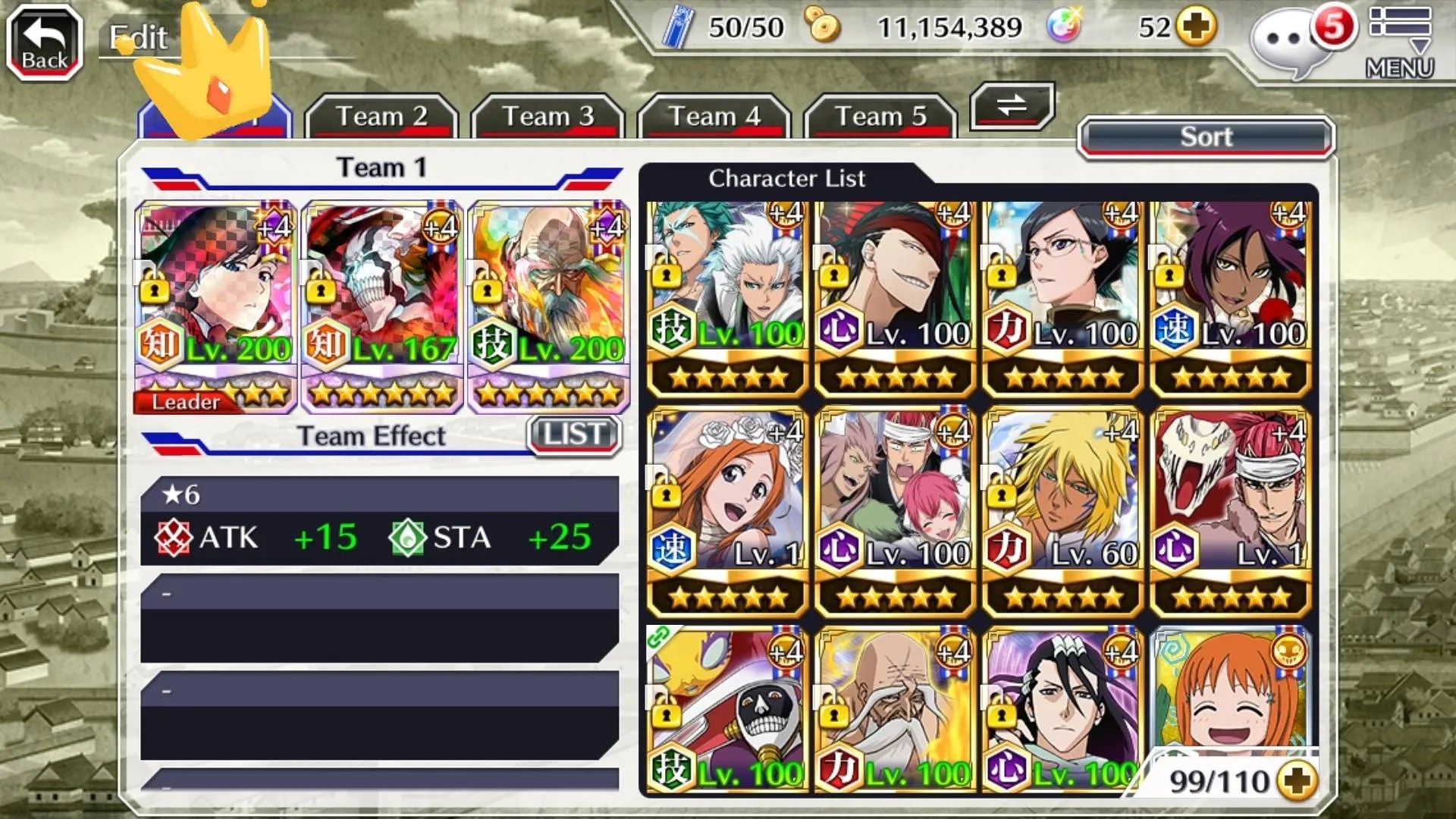Switch to the Team 3 tab
The width and height of the screenshot is (1456, 819).
(x=548, y=117)
